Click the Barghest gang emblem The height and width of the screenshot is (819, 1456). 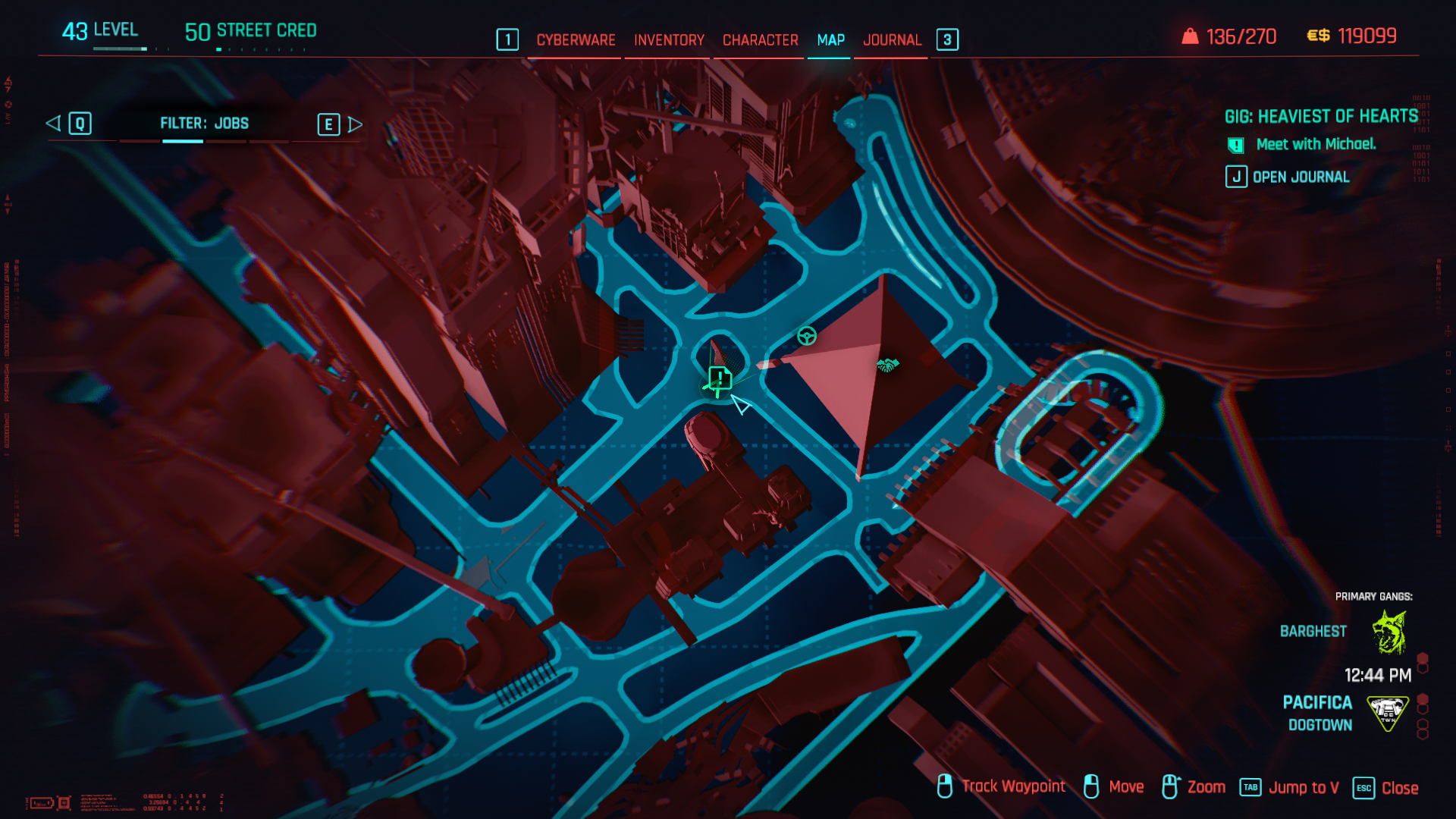click(1389, 630)
